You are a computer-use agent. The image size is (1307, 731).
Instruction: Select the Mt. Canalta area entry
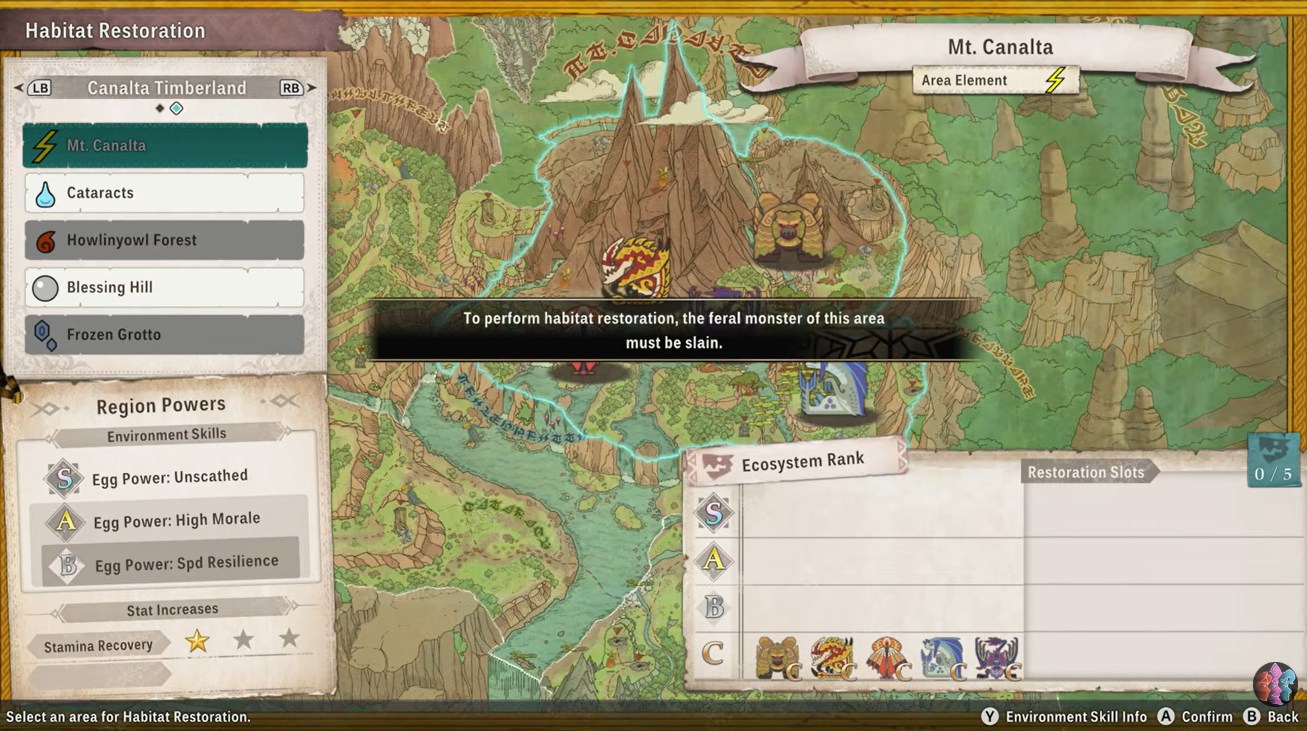point(165,146)
